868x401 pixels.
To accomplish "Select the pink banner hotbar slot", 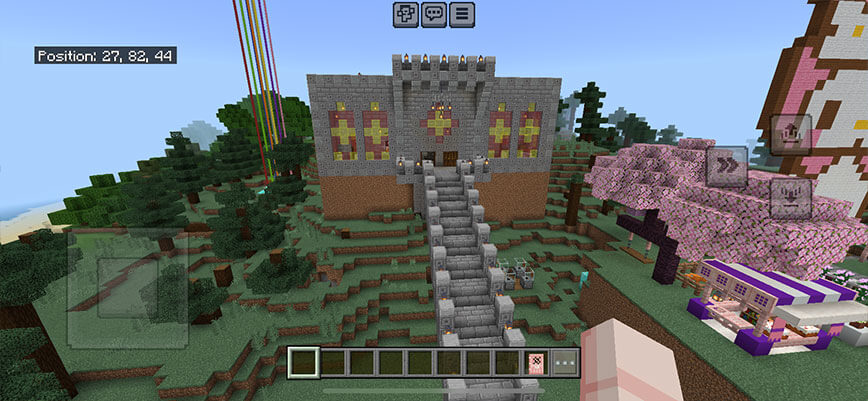I will coord(538,362).
